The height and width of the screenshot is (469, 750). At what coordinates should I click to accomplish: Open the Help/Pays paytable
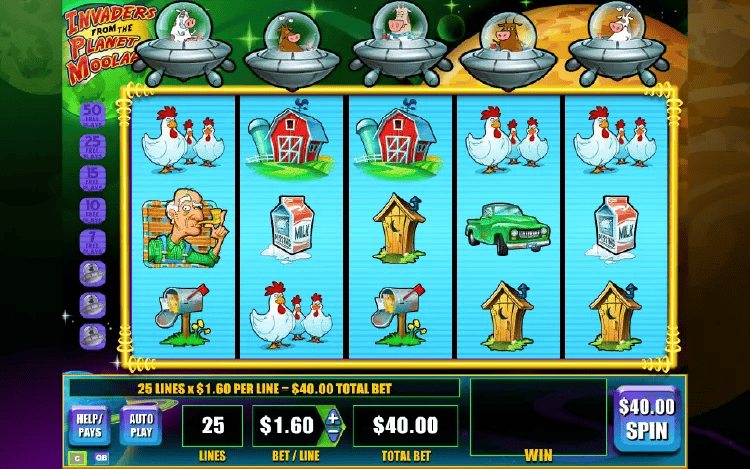88,426
